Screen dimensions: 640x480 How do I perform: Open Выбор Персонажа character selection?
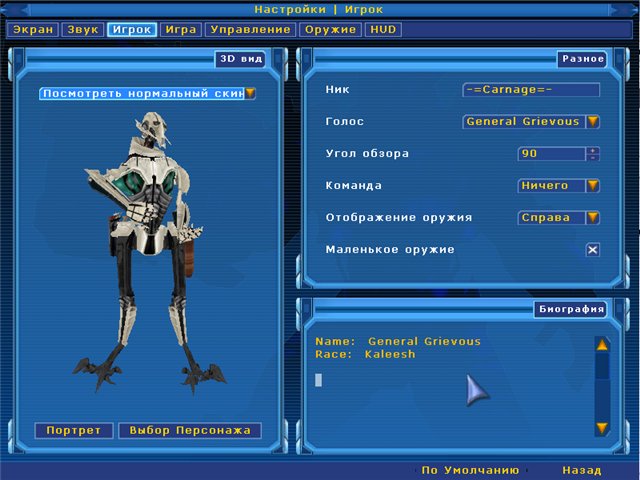coord(189,431)
